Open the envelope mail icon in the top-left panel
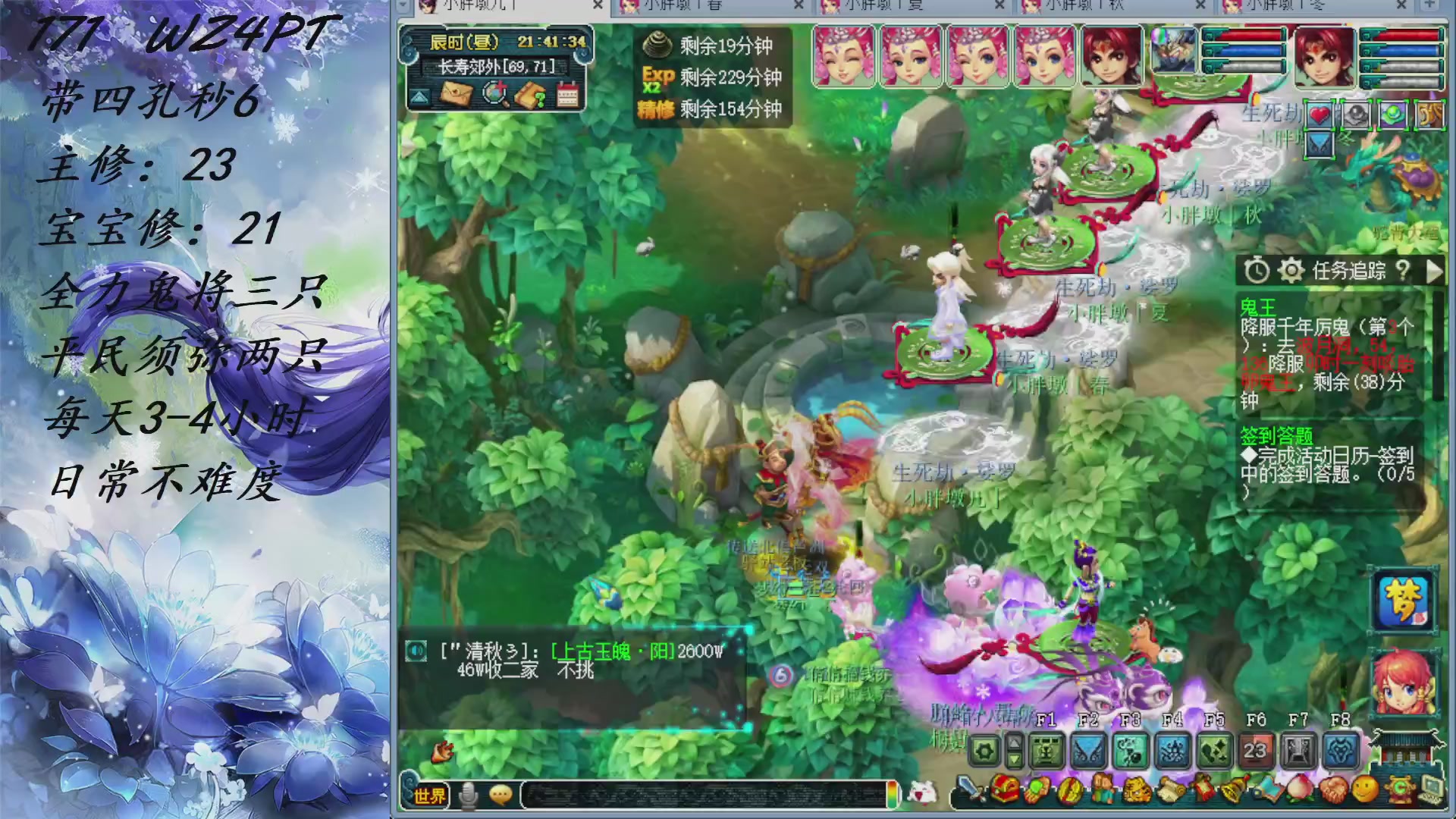1456x819 pixels. click(457, 93)
